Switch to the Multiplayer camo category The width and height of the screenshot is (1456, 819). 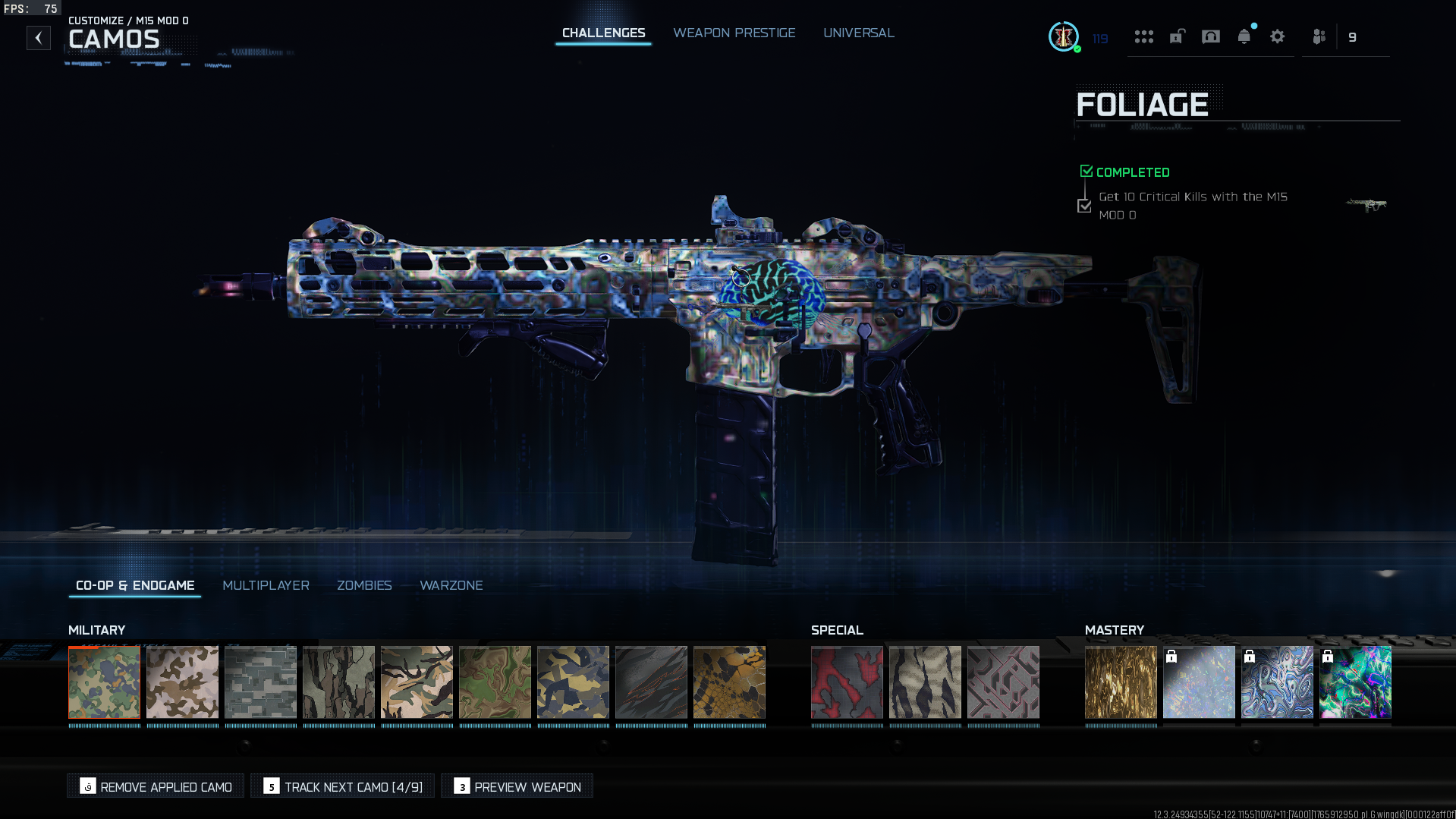266,585
